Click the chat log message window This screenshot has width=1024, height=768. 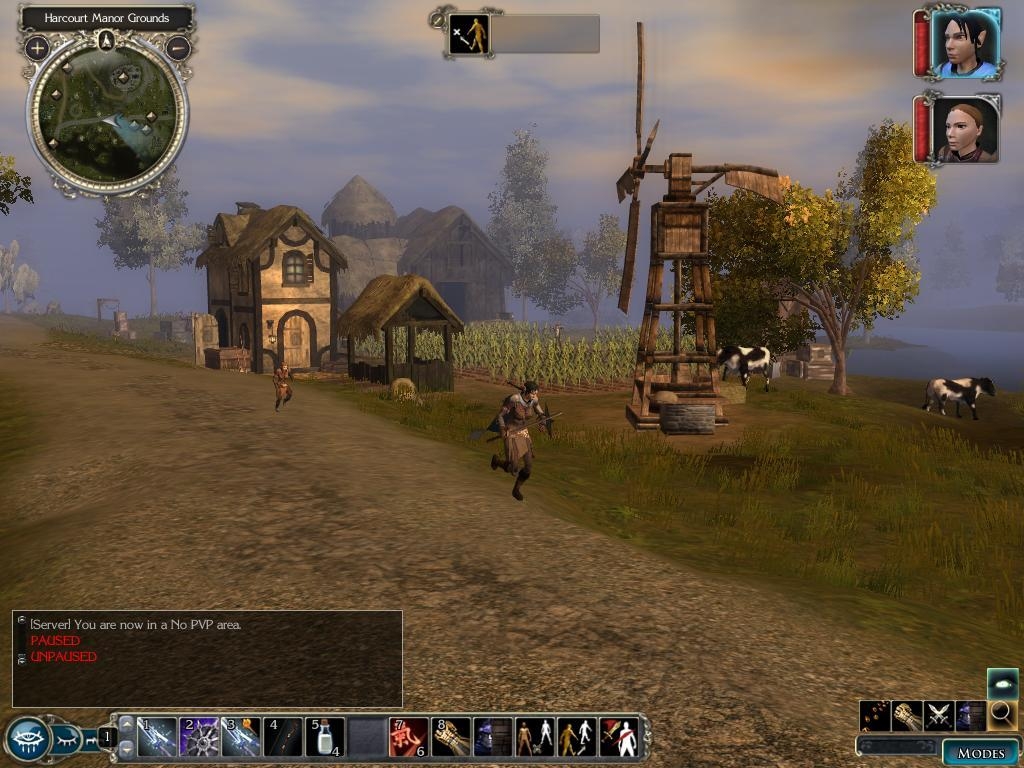(207, 659)
